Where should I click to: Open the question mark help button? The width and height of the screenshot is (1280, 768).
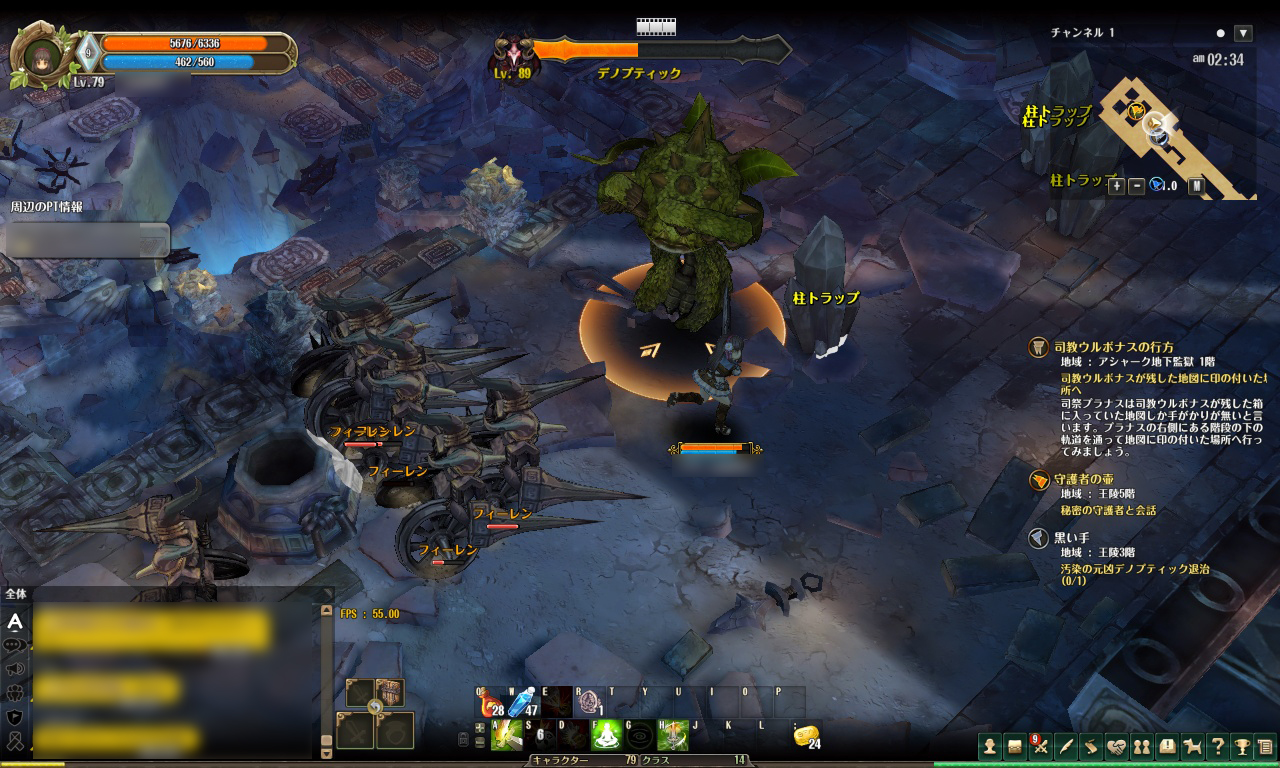[x=1217, y=746]
